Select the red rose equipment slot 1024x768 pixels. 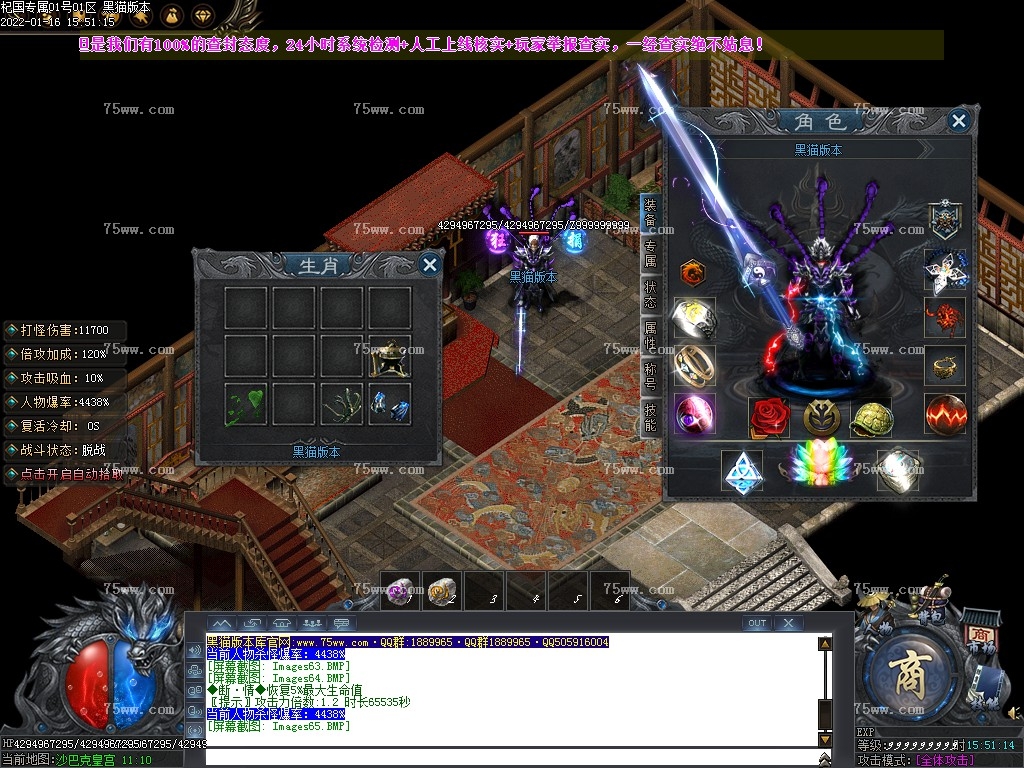[769, 417]
